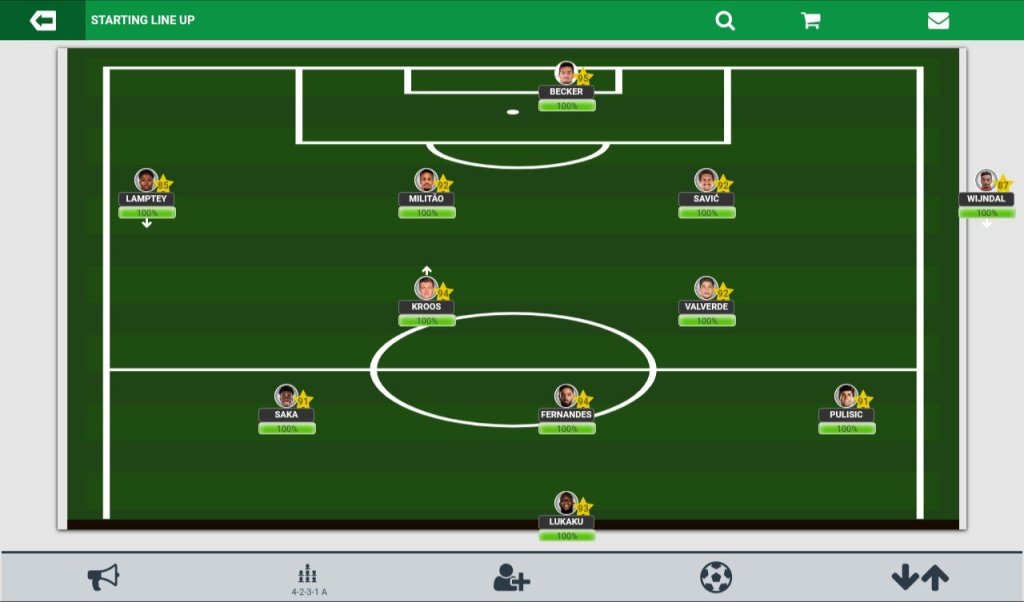Open the magnifying glass search

(x=725, y=20)
